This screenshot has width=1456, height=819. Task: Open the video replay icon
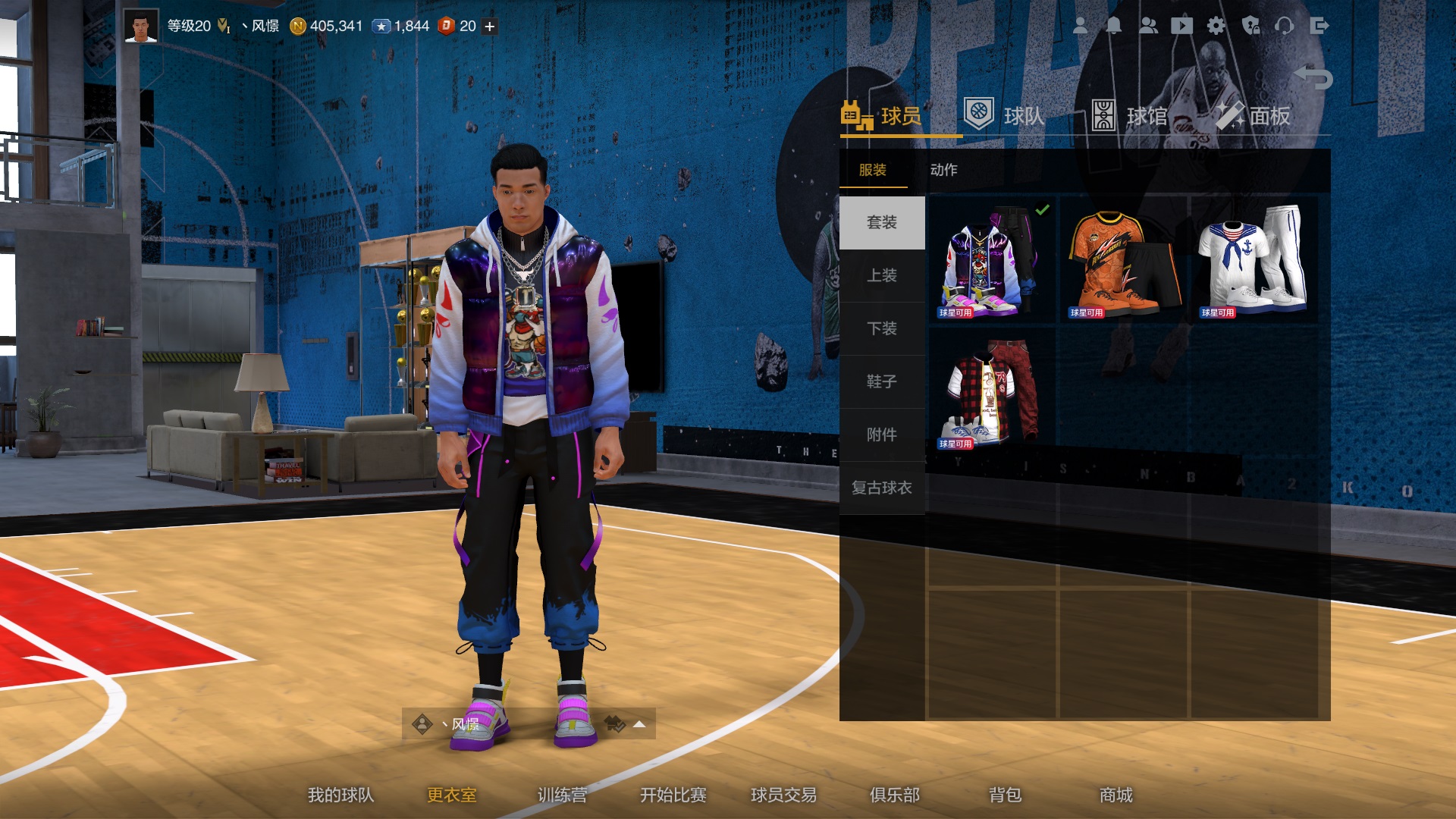[1181, 25]
